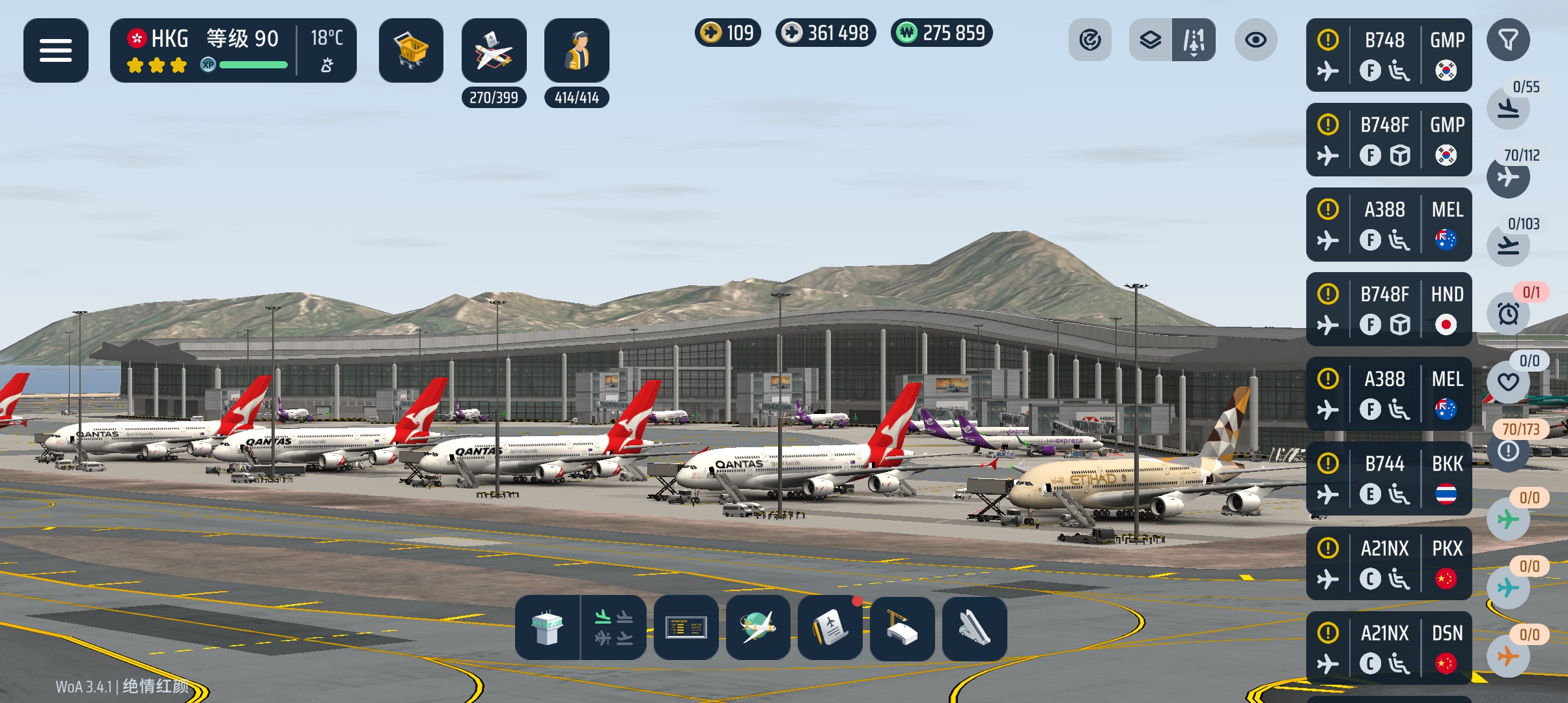Screen dimensions: 1568x703
Task: Open the contracts notepad with red dot
Action: point(830,628)
